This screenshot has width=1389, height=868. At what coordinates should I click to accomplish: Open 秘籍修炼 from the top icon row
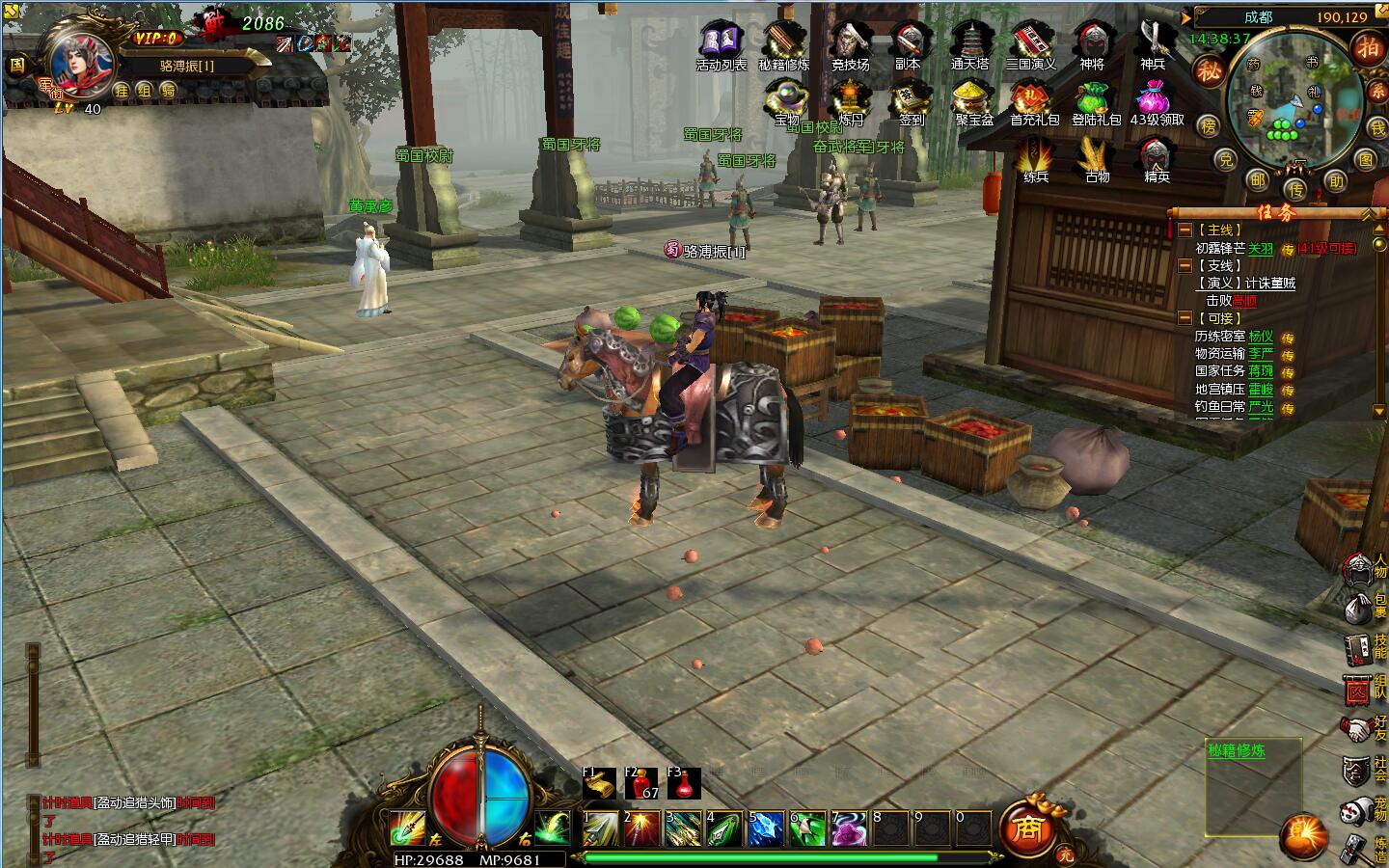783,43
